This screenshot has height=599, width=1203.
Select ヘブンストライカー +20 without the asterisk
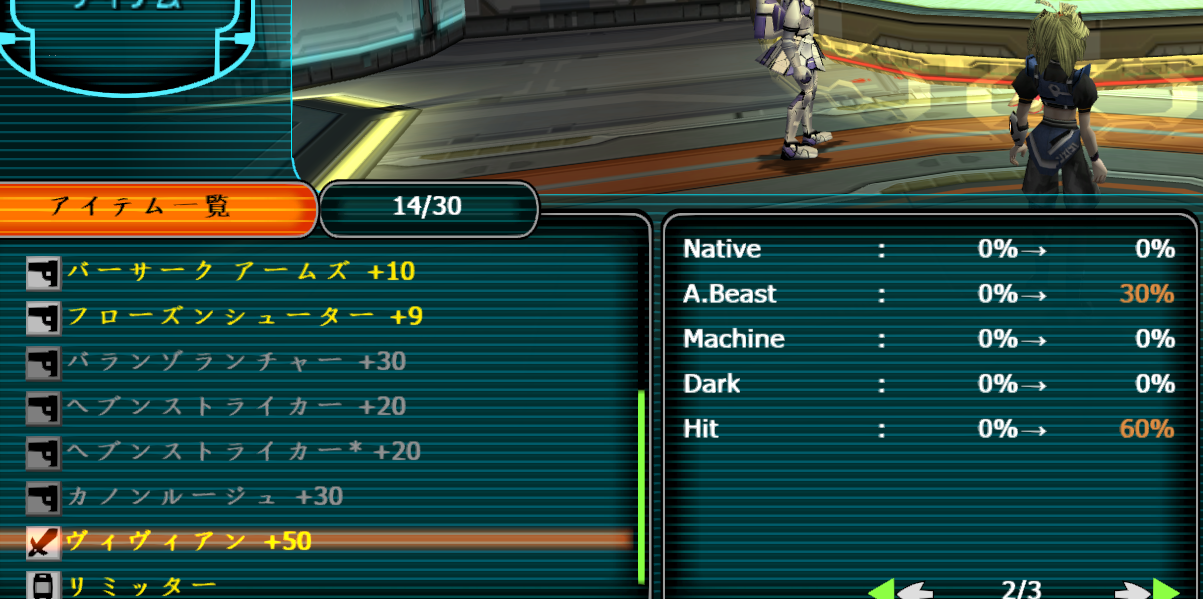coord(236,406)
